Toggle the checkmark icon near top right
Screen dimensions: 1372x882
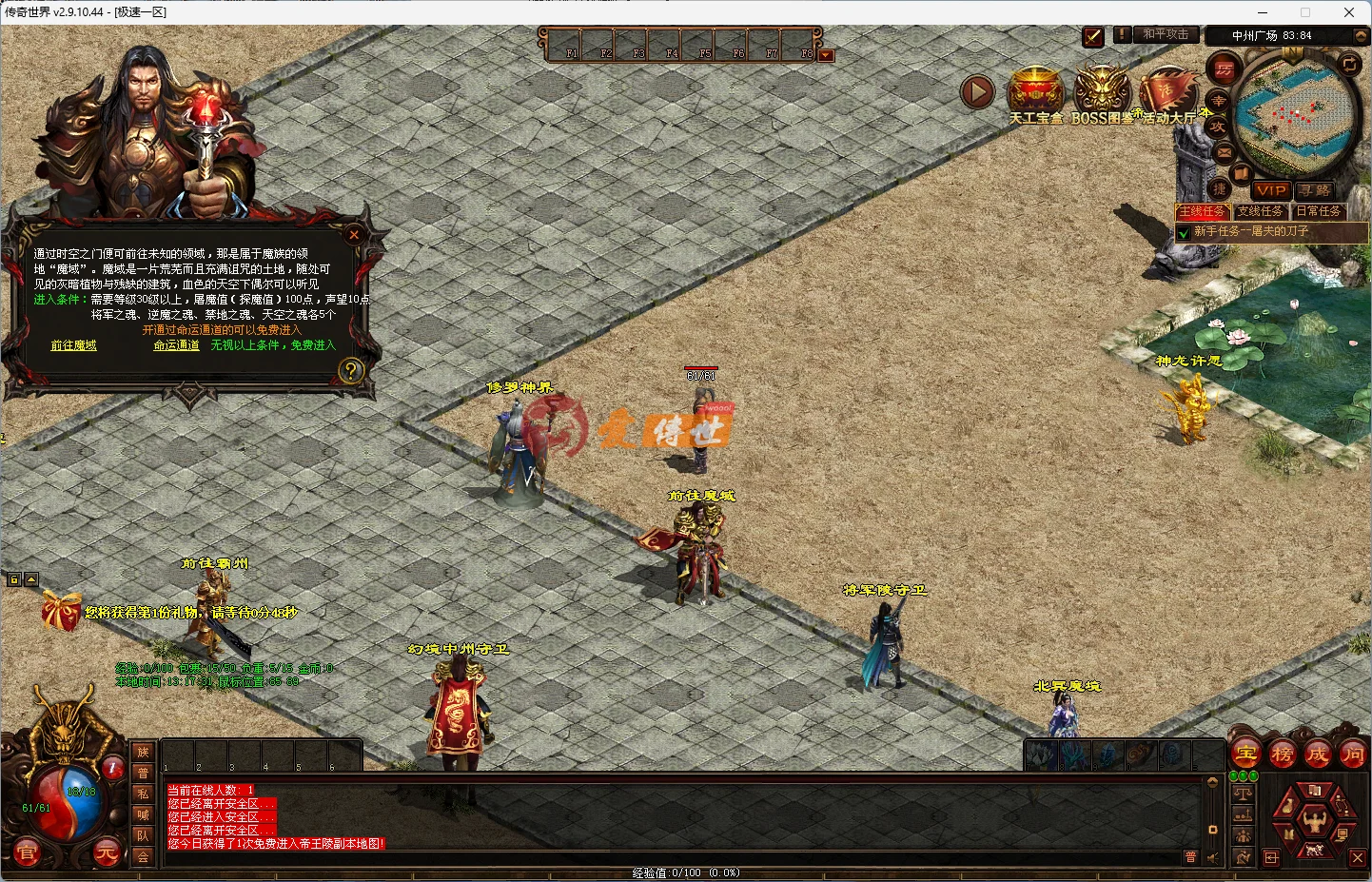(1092, 36)
